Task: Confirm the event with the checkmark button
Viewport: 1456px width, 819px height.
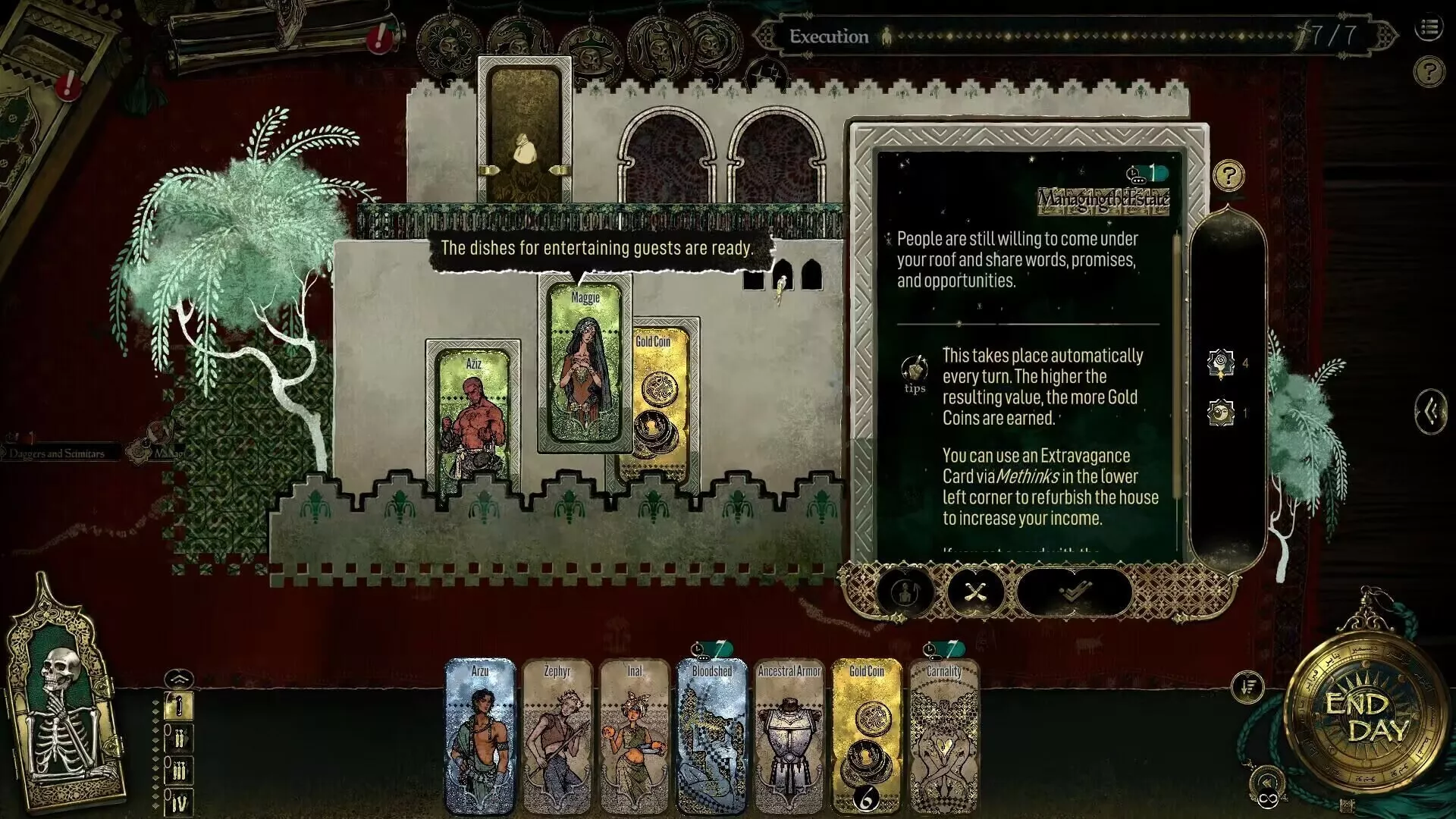Action: [1074, 591]
